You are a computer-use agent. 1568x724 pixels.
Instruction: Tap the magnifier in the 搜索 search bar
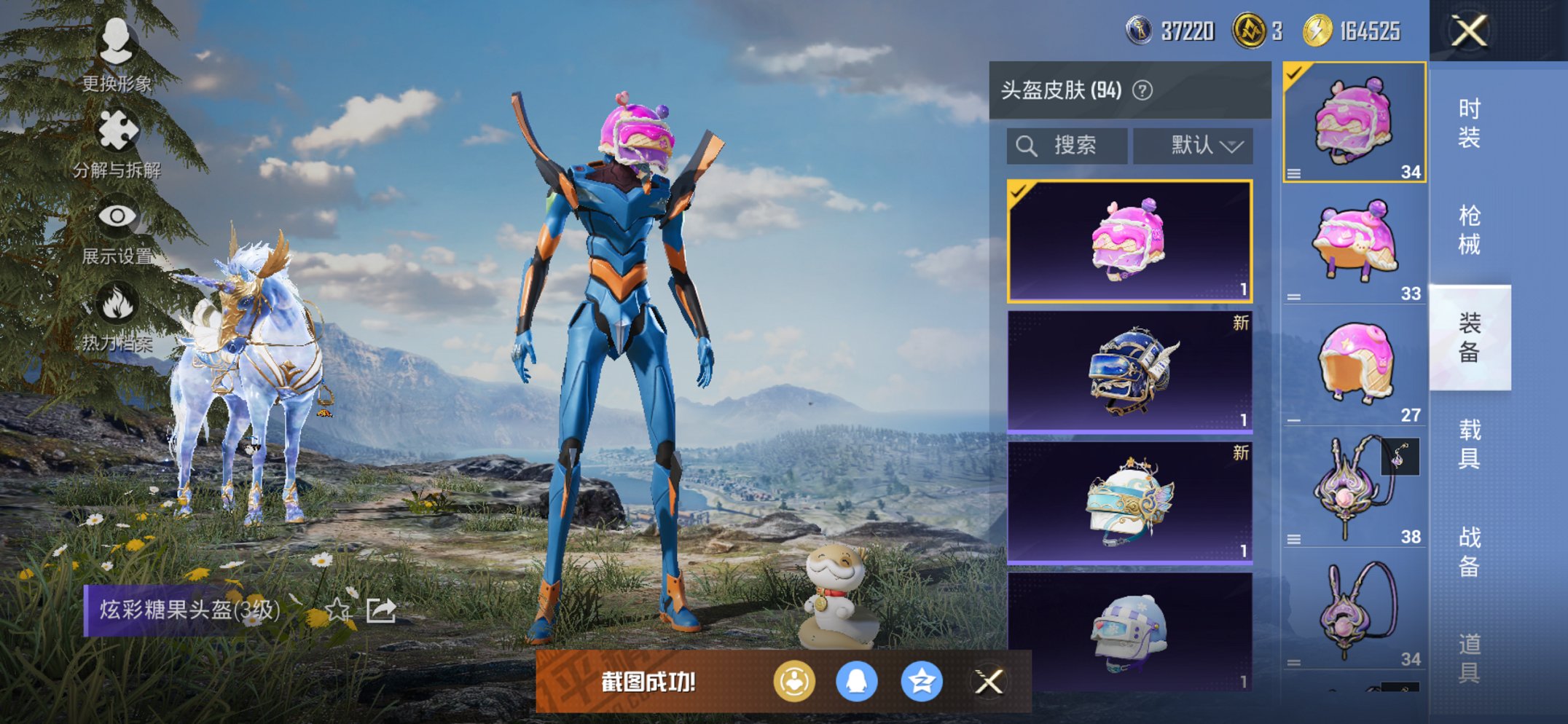tap(1027, 145)
